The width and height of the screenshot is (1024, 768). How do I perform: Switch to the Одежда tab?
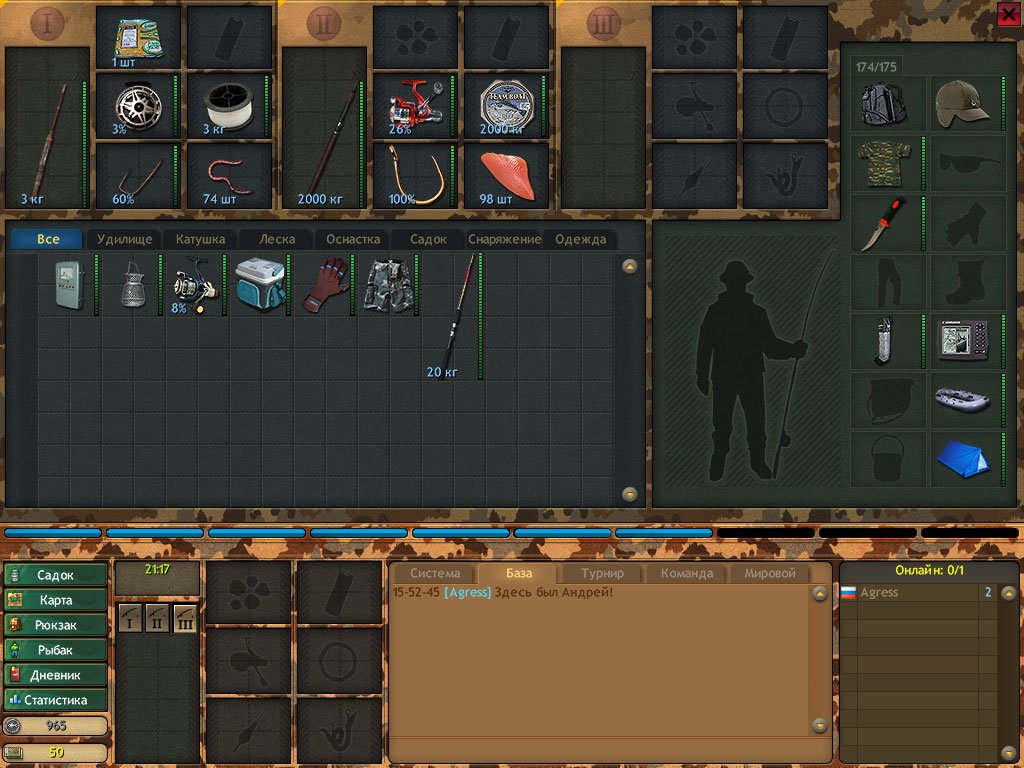pos(580,240)
